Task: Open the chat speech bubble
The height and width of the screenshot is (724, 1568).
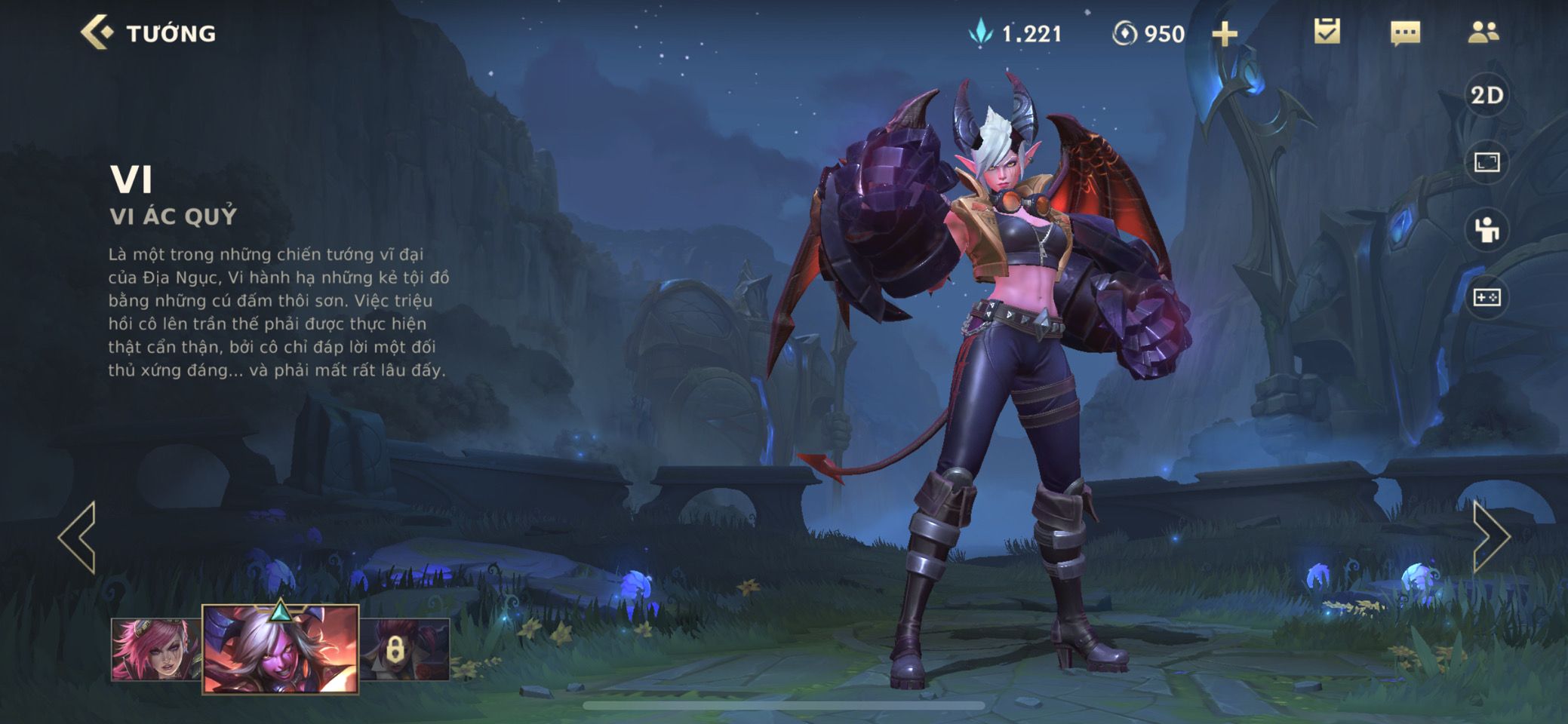Action: [x=1405, y=33]
